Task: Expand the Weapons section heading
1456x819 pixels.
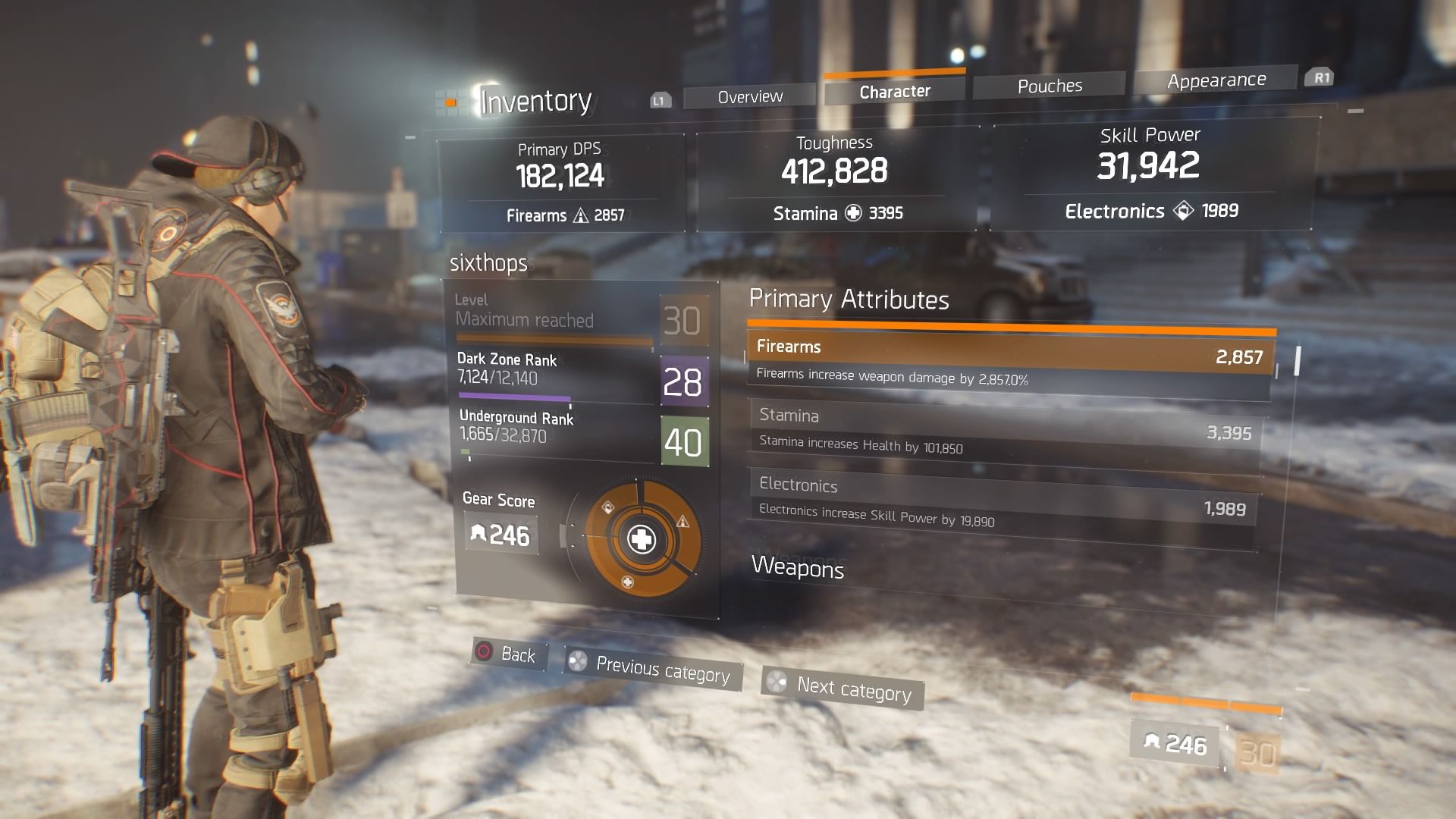Action: [797, 568]
